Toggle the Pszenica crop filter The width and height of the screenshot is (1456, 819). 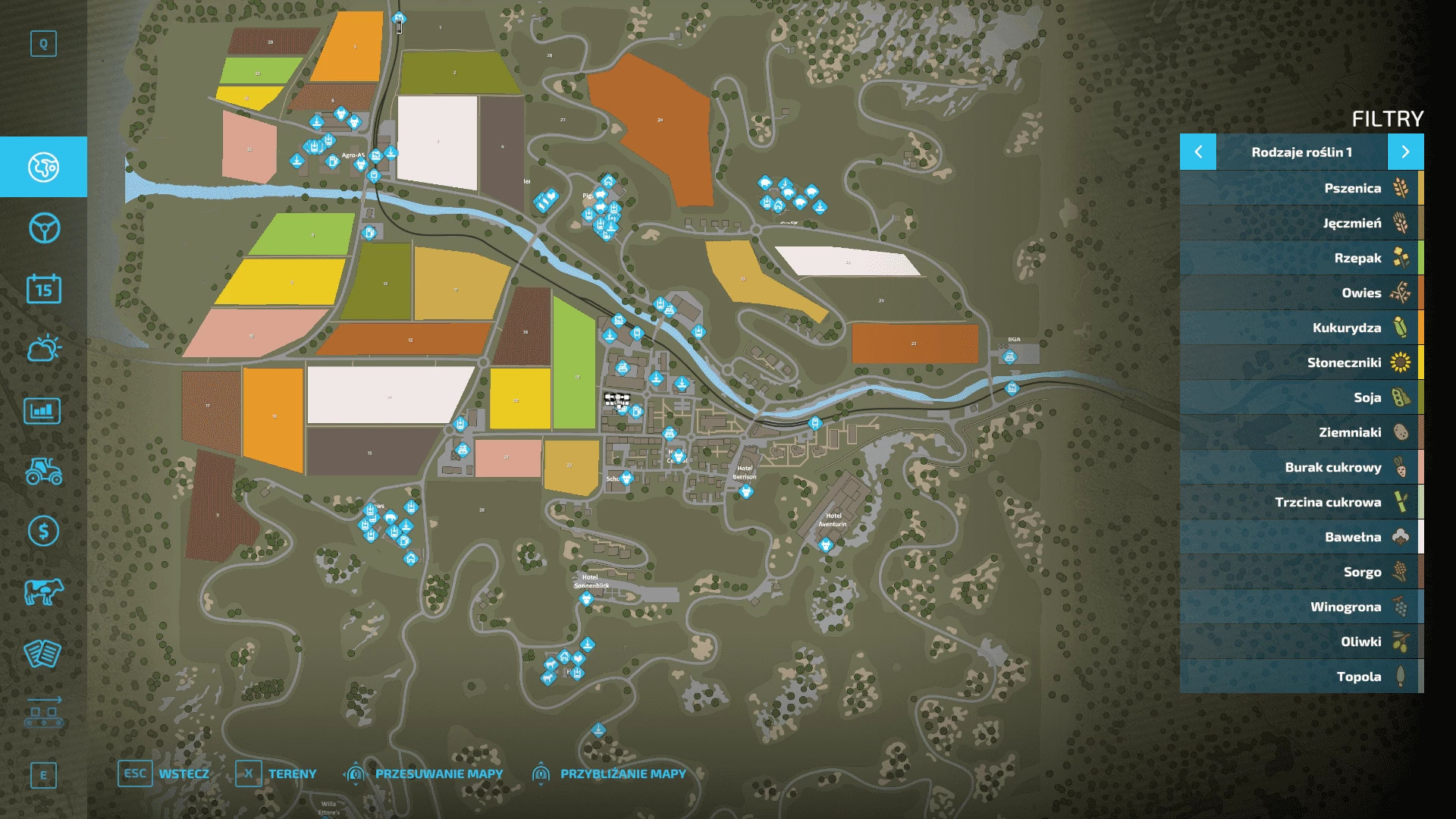[x=1301, y=188]
